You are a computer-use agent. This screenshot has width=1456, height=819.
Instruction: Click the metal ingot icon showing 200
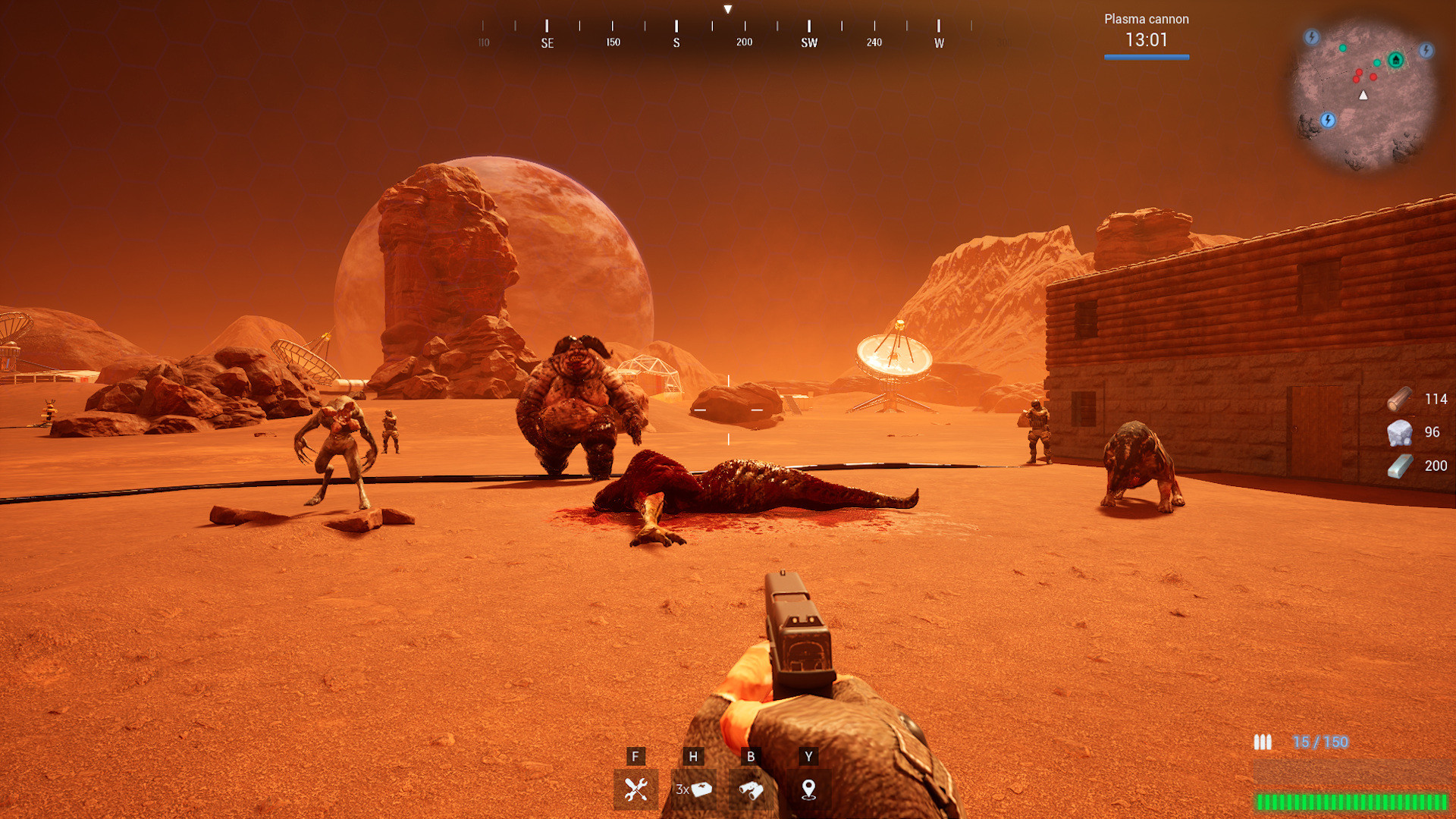(1399, 465)
